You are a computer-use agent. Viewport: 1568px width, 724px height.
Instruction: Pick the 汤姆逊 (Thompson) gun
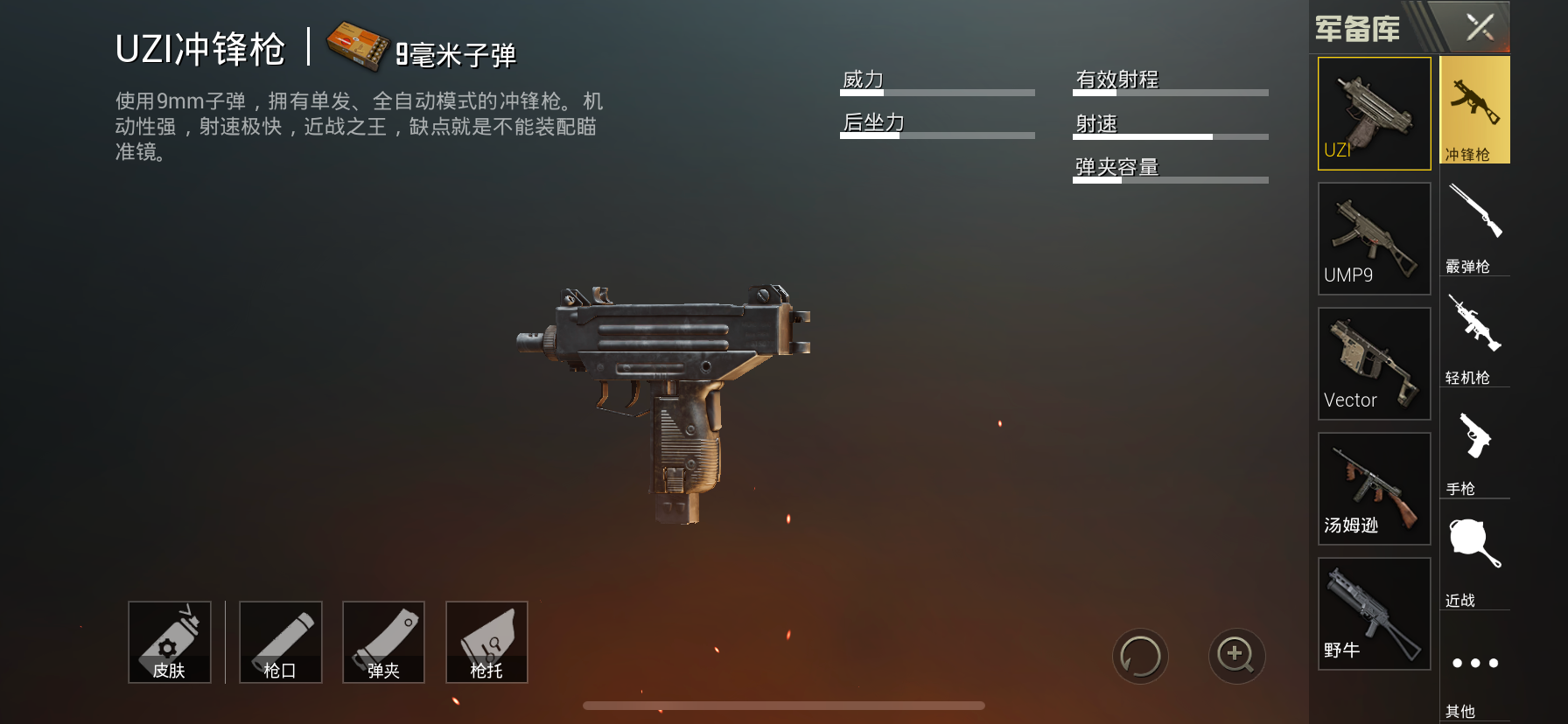pyautogui.click(x=1374, y=489)
